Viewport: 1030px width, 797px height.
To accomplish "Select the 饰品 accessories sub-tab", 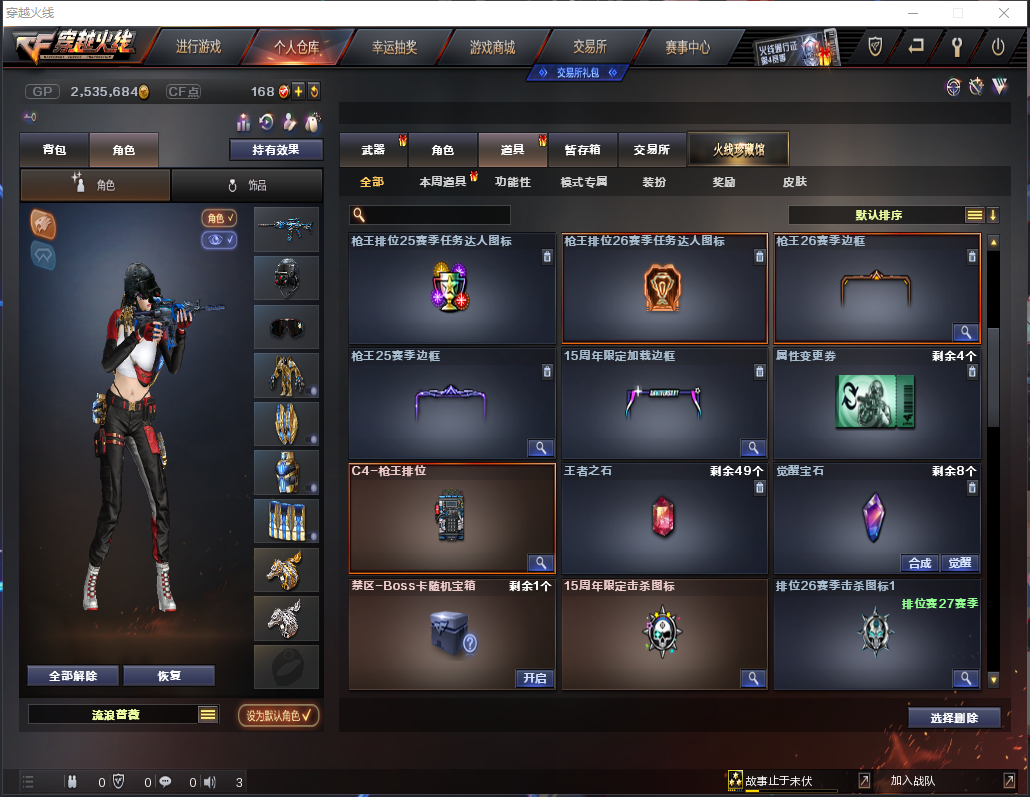I will point(247,185).
